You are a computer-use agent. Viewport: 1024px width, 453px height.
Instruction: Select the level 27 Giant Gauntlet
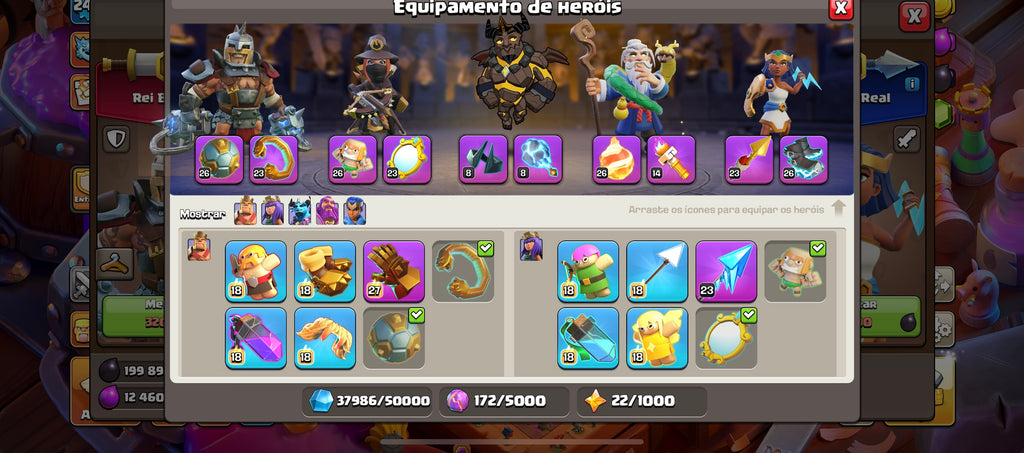coord(393,271)
